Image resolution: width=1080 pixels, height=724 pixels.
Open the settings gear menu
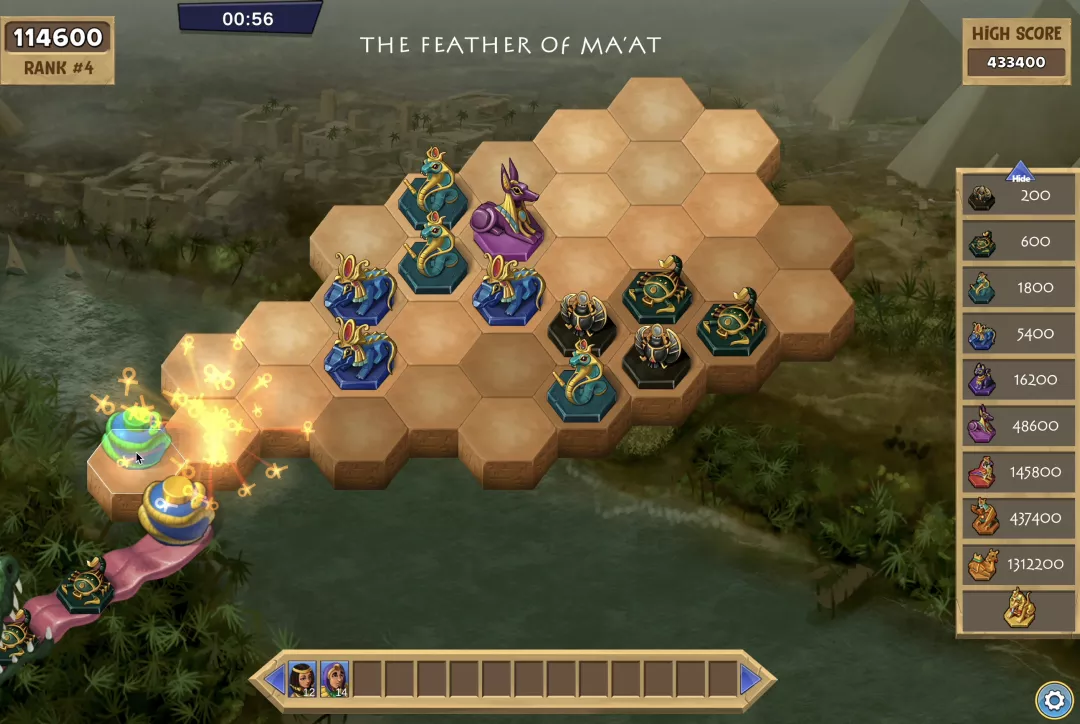[x=1052, y=699]
